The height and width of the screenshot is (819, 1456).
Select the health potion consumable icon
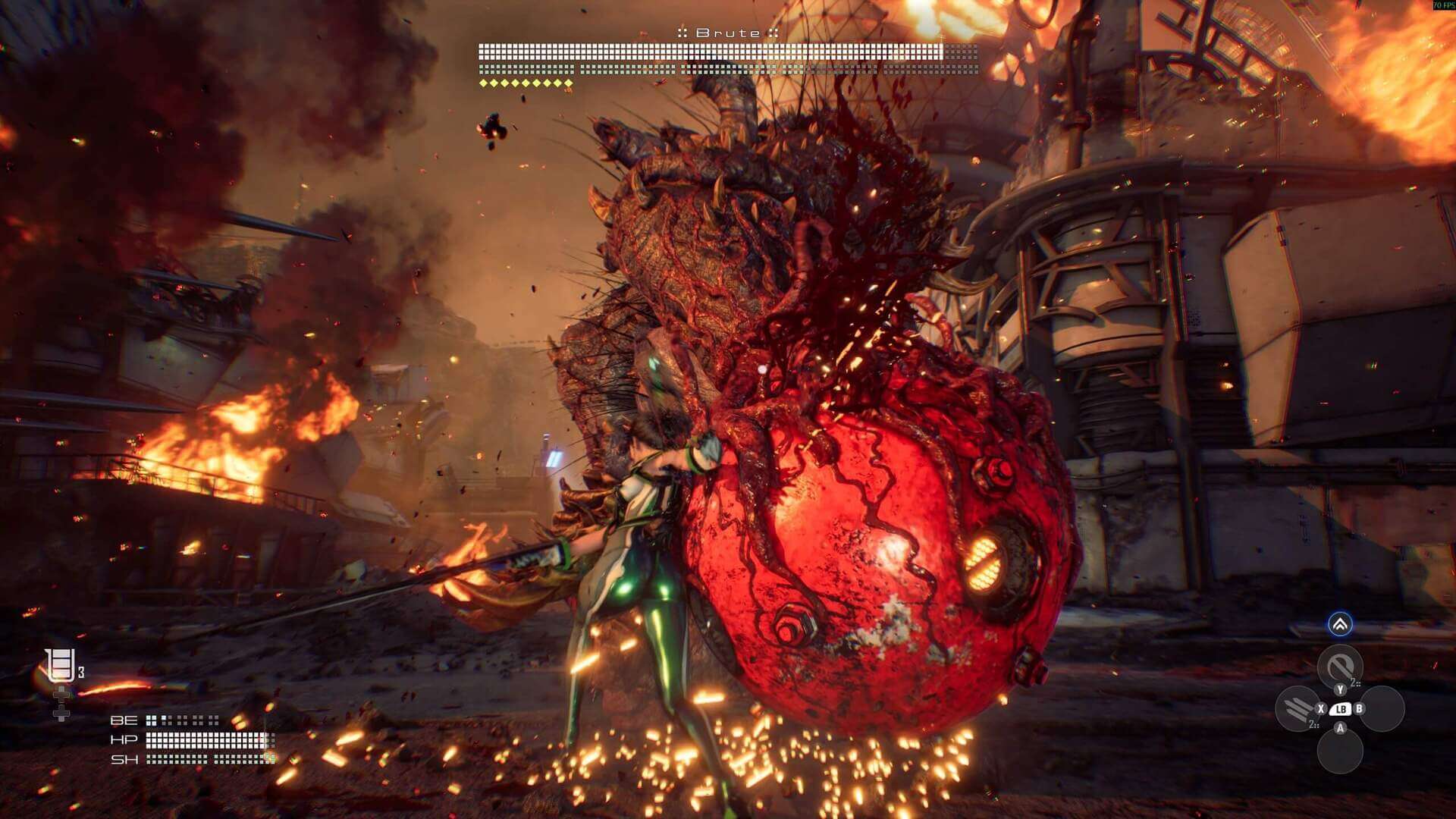(60, 664)
